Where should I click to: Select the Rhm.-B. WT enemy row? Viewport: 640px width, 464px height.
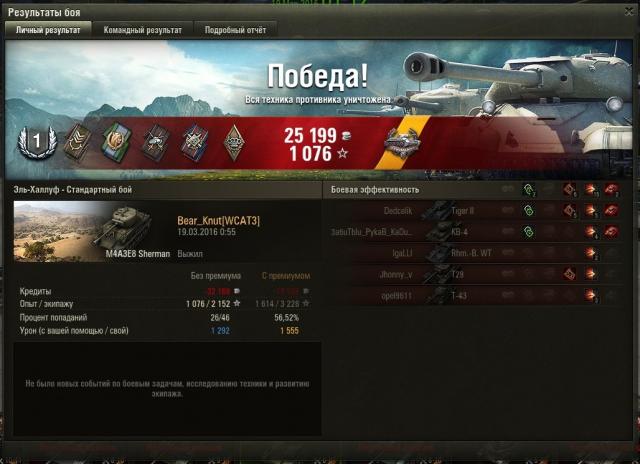point(480,254)
